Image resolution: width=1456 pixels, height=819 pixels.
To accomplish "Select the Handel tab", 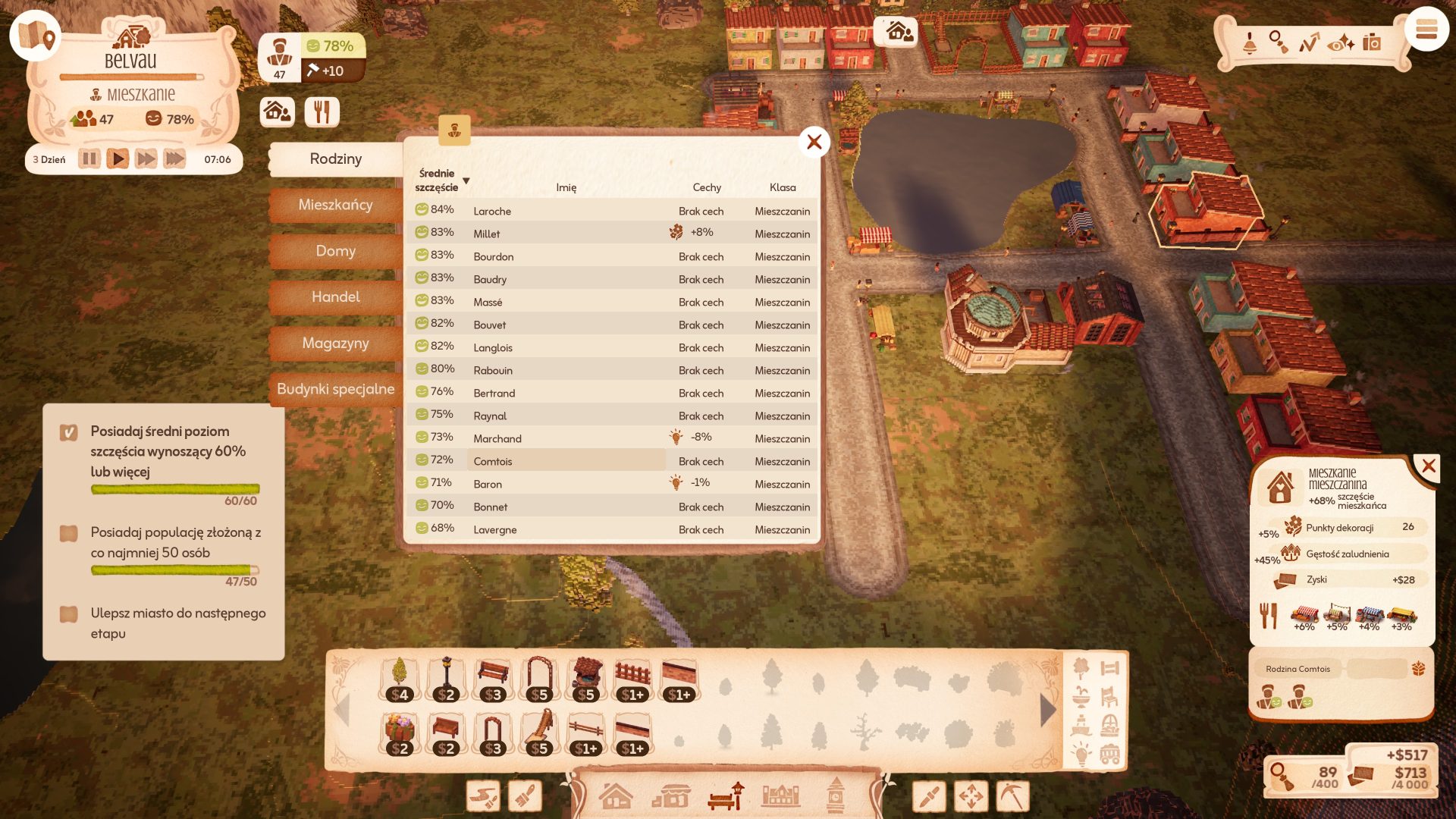I will [x=335, y=297].
